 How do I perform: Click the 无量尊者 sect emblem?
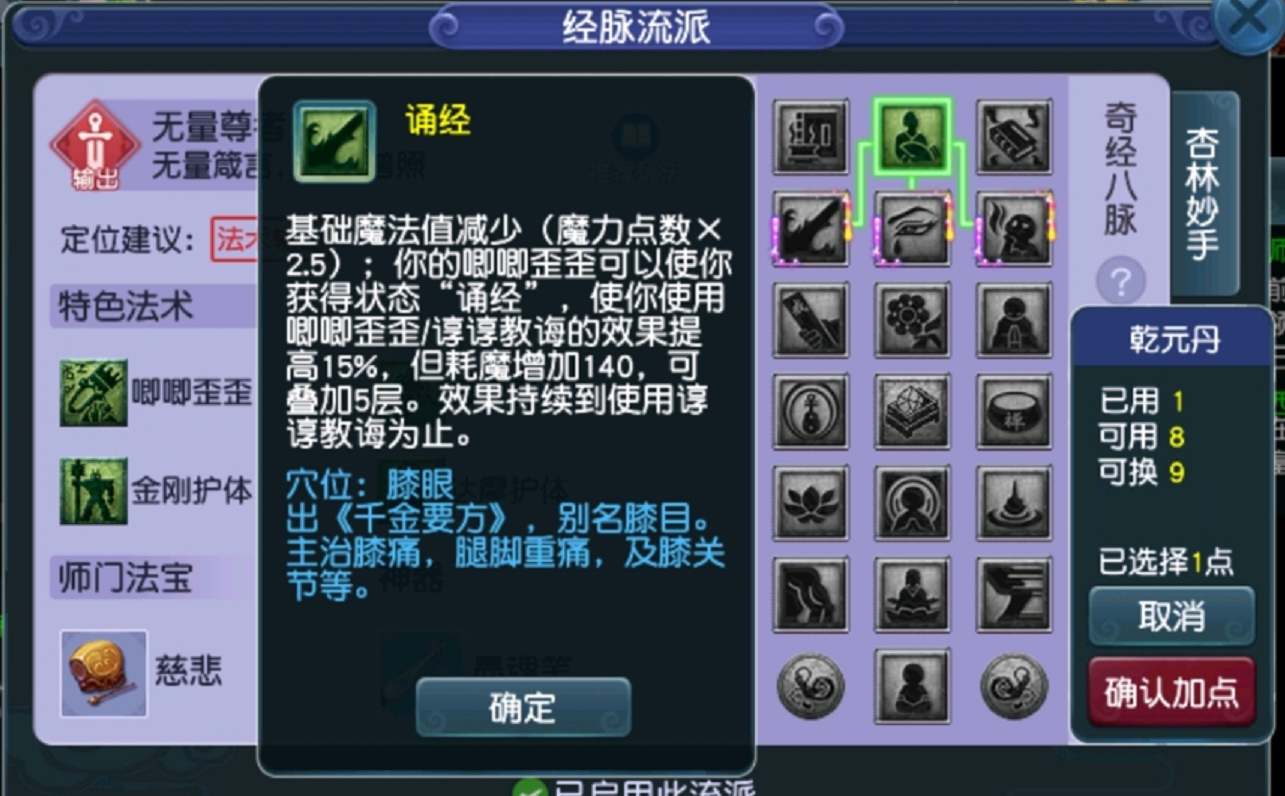point(95,143)
